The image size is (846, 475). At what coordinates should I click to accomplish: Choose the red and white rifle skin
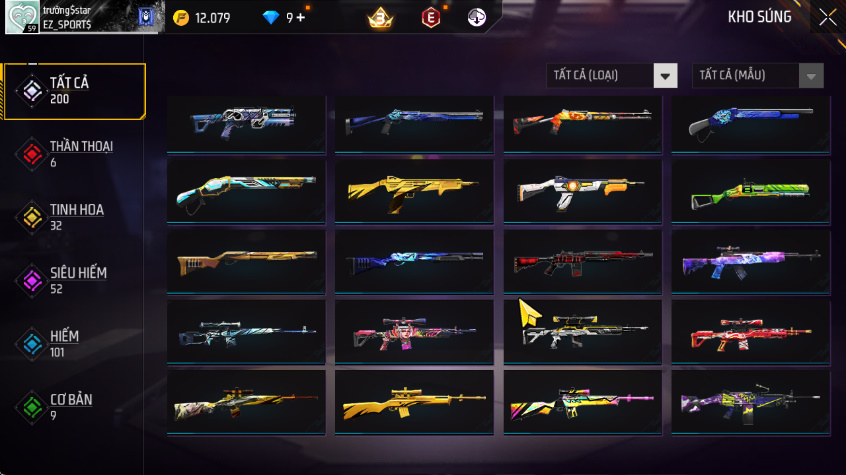pyautogui.click(x=750, y=334)
